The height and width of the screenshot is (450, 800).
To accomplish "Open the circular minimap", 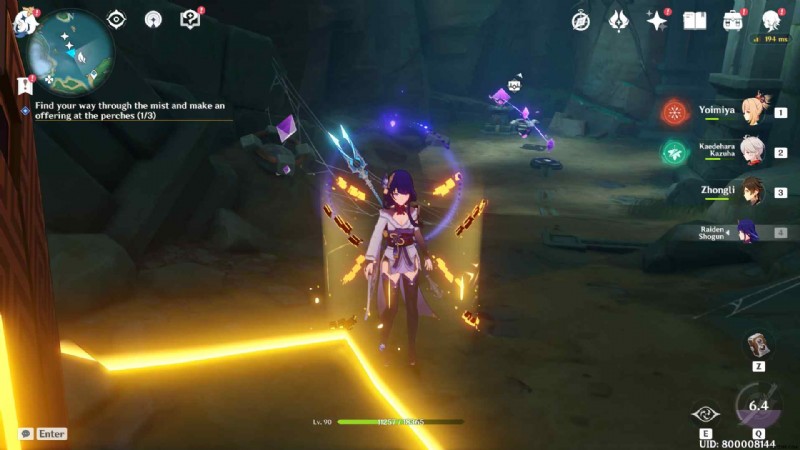I will (x=70, y=52).
